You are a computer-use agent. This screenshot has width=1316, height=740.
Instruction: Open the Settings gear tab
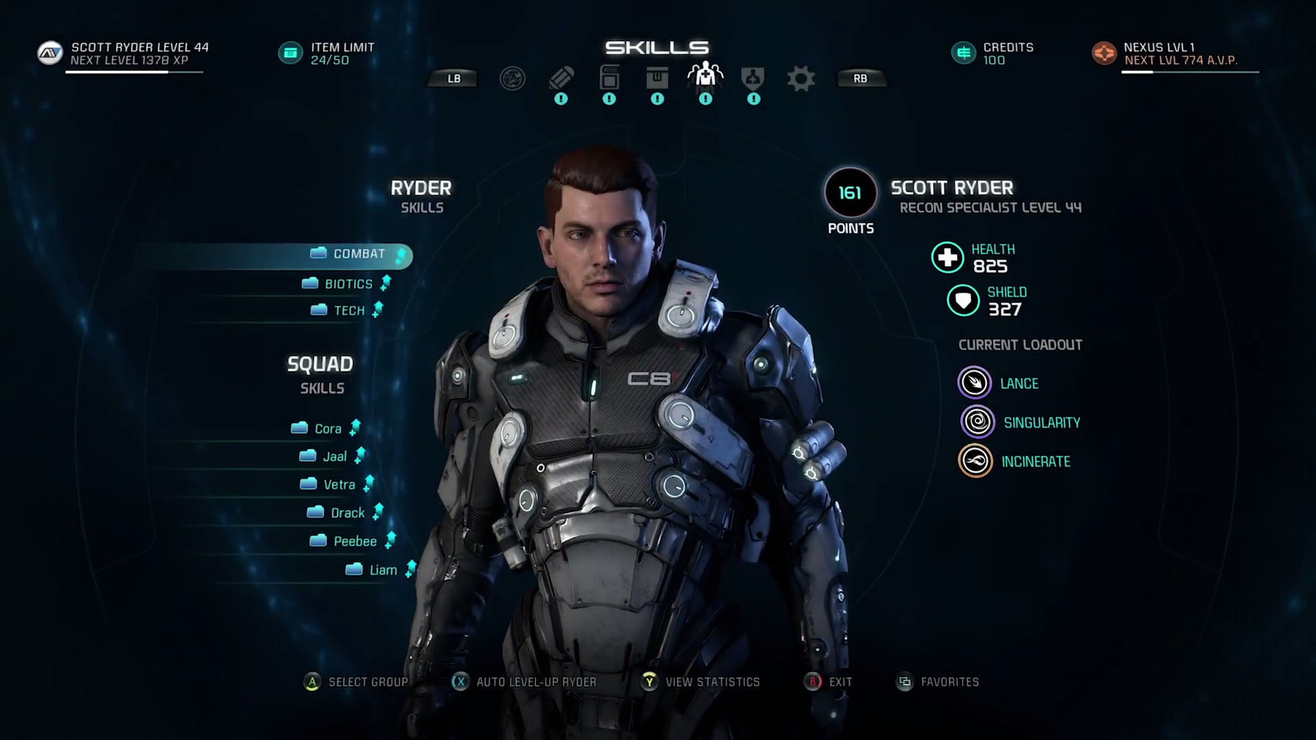(x=800, y=78)
